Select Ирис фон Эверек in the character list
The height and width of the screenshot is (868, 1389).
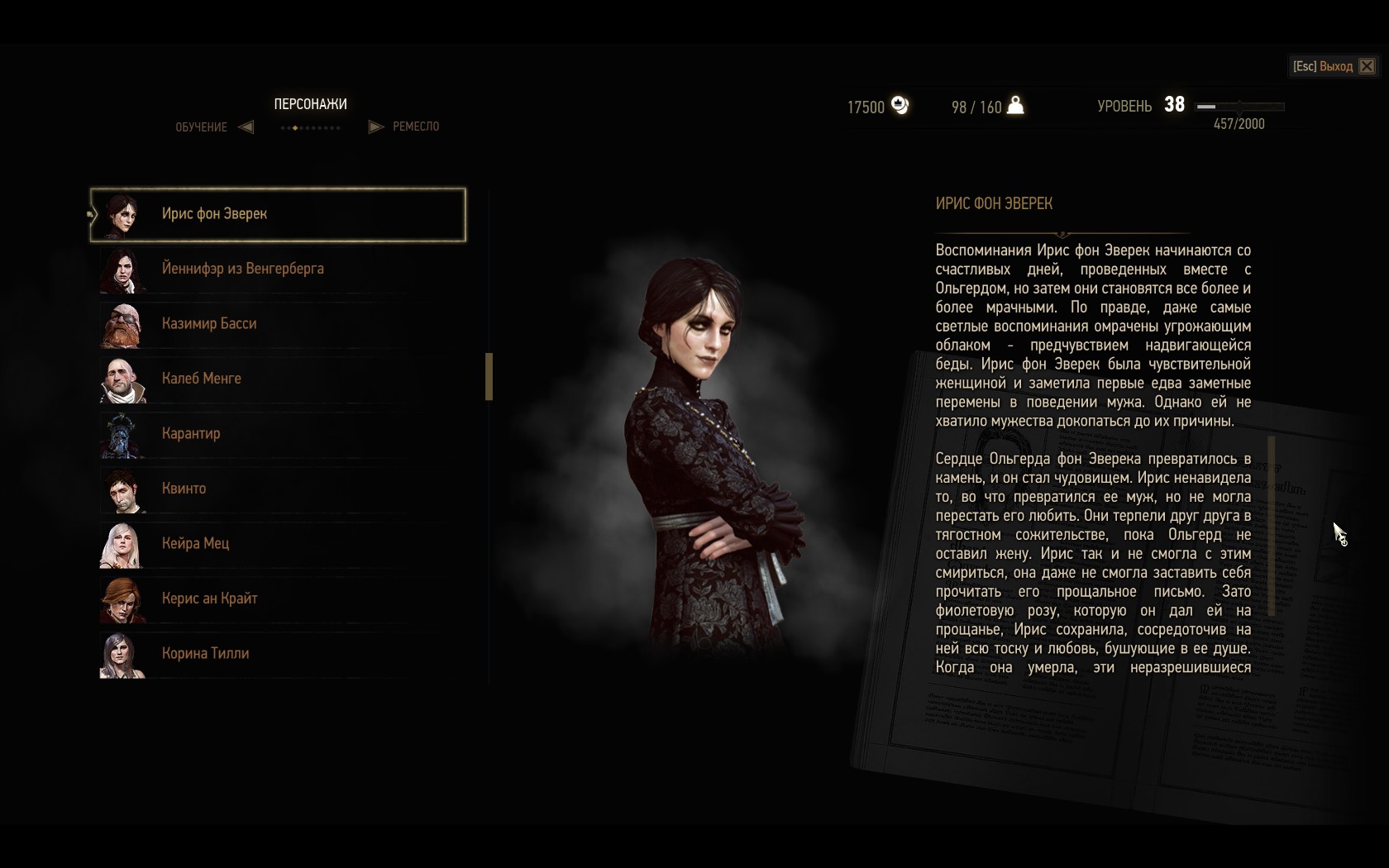pos(278,215)
